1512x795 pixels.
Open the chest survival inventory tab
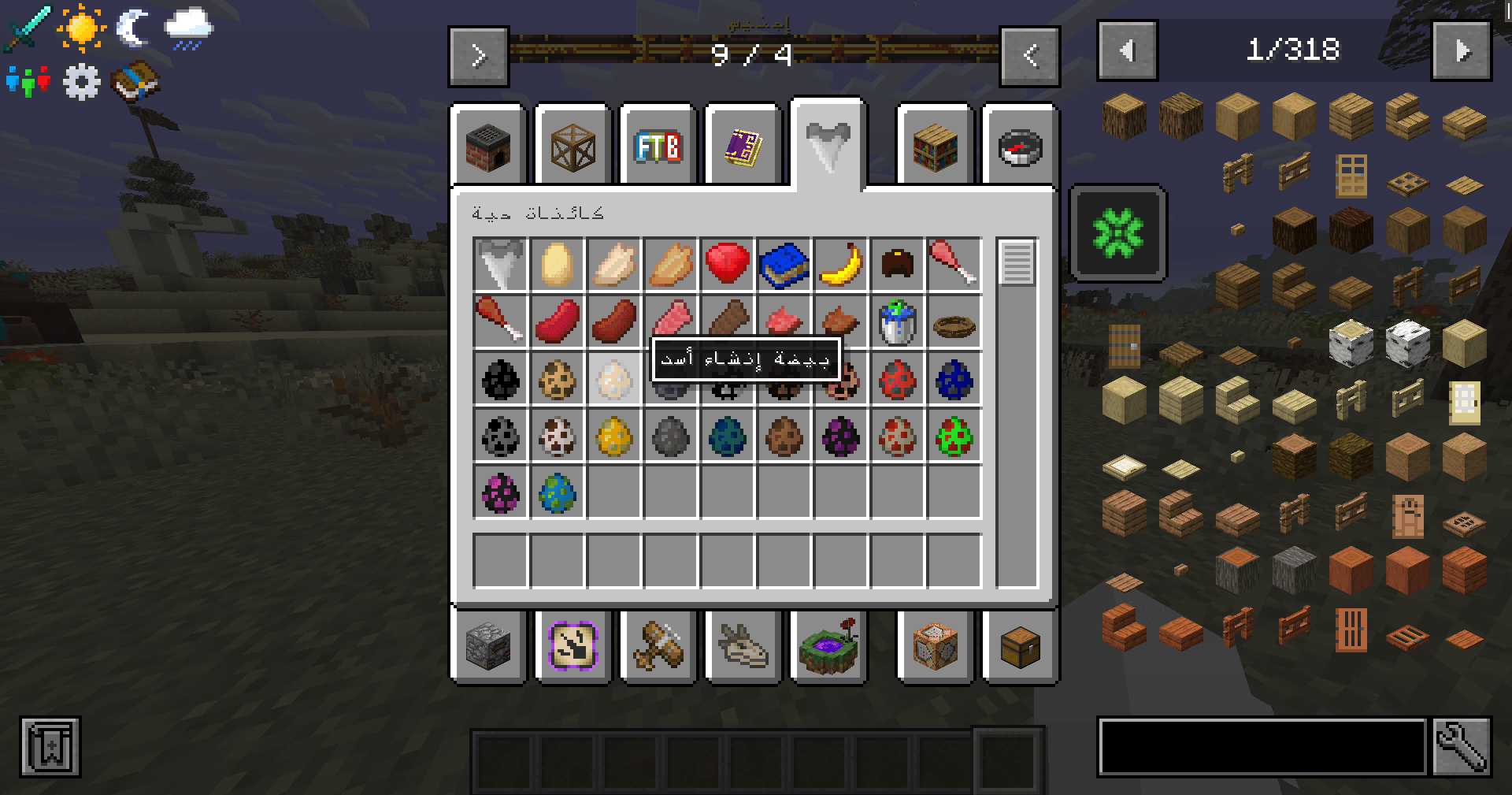[1020, 647]
